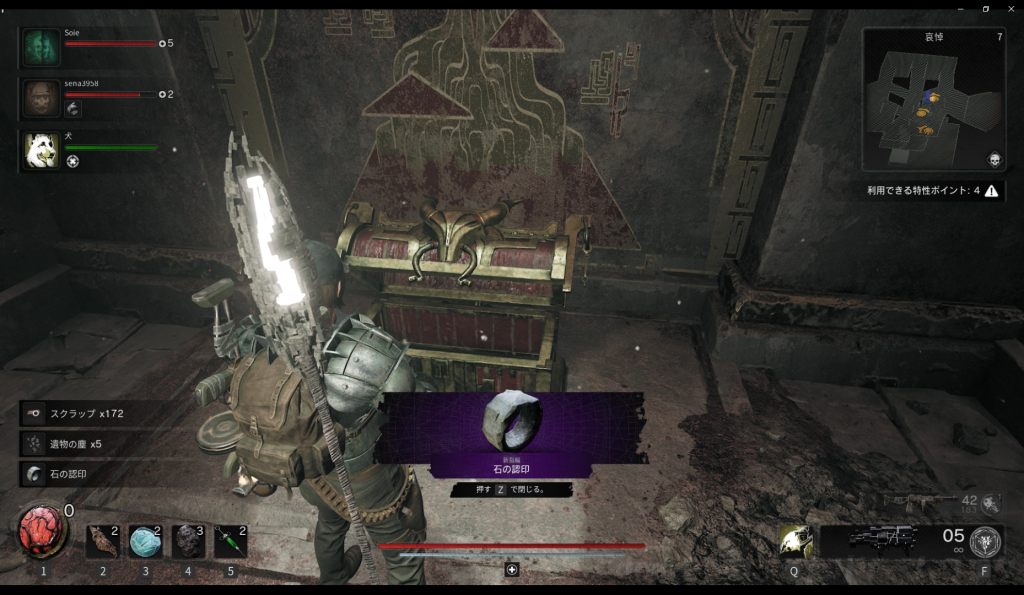Select teammate Soie's portrait

(x=42, y=45)
